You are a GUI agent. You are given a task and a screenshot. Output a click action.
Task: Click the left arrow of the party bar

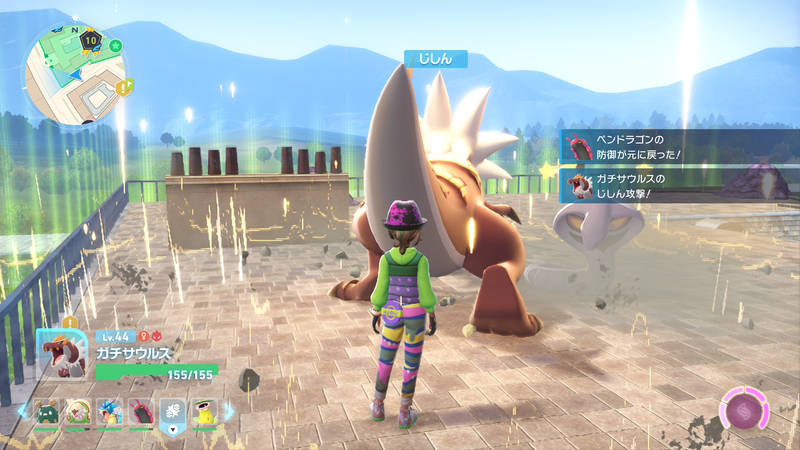(x=22, y=412)
